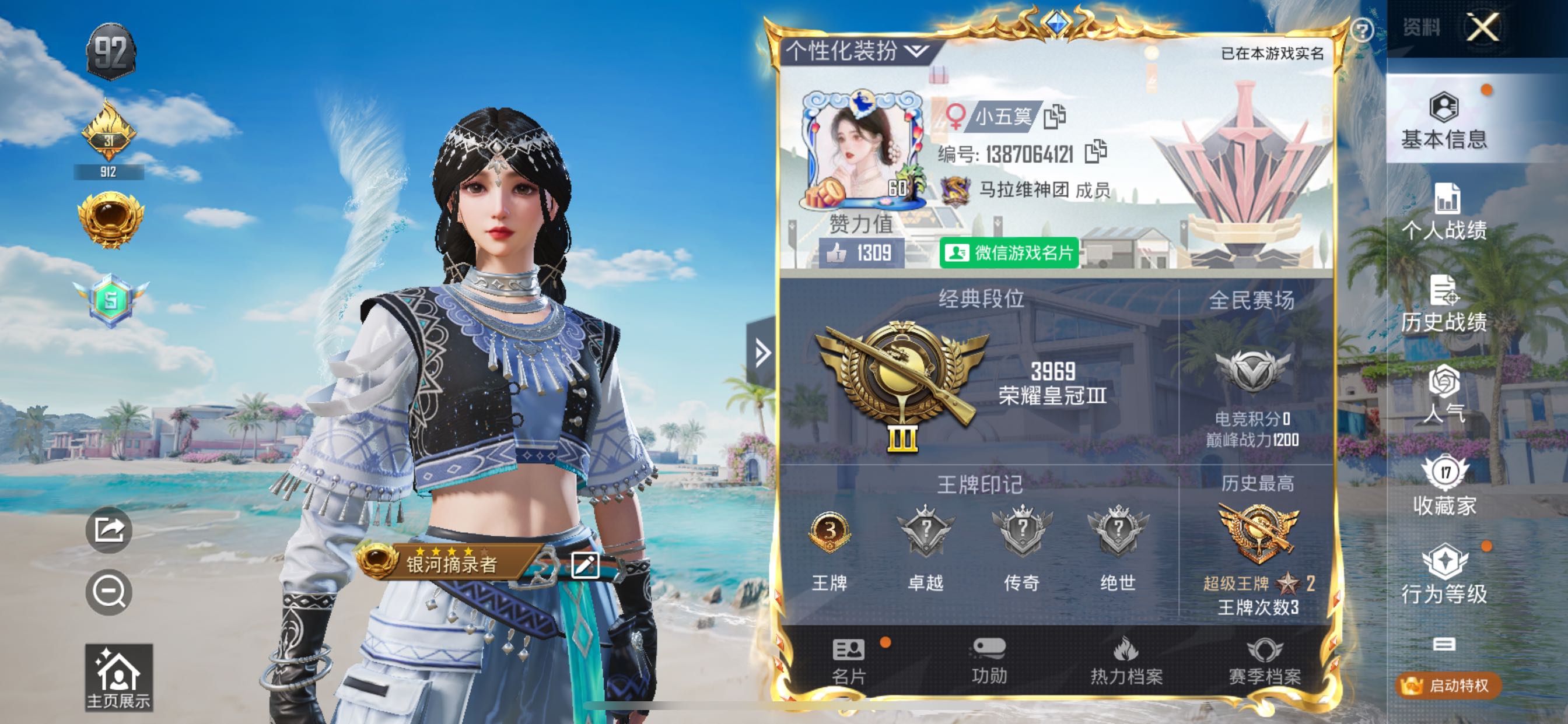Open the 人气 tab
This screenshot has height=724, width=1568.
point(1444,394)
